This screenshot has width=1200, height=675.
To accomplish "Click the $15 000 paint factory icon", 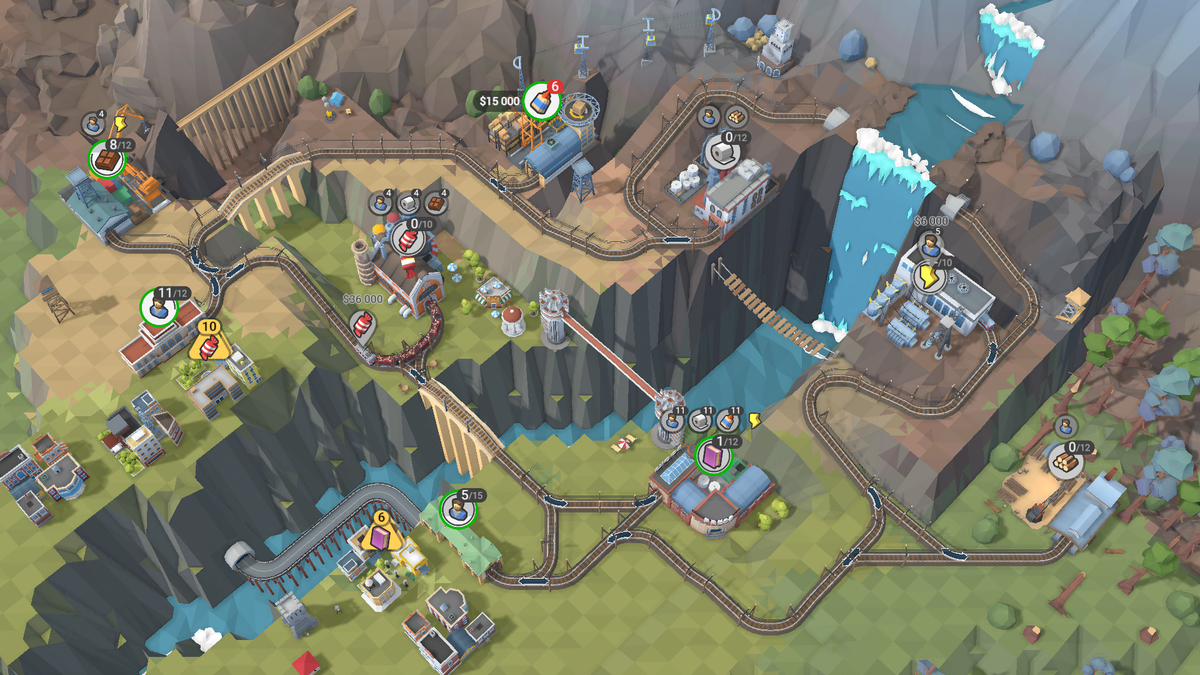I will pos(540,101).
